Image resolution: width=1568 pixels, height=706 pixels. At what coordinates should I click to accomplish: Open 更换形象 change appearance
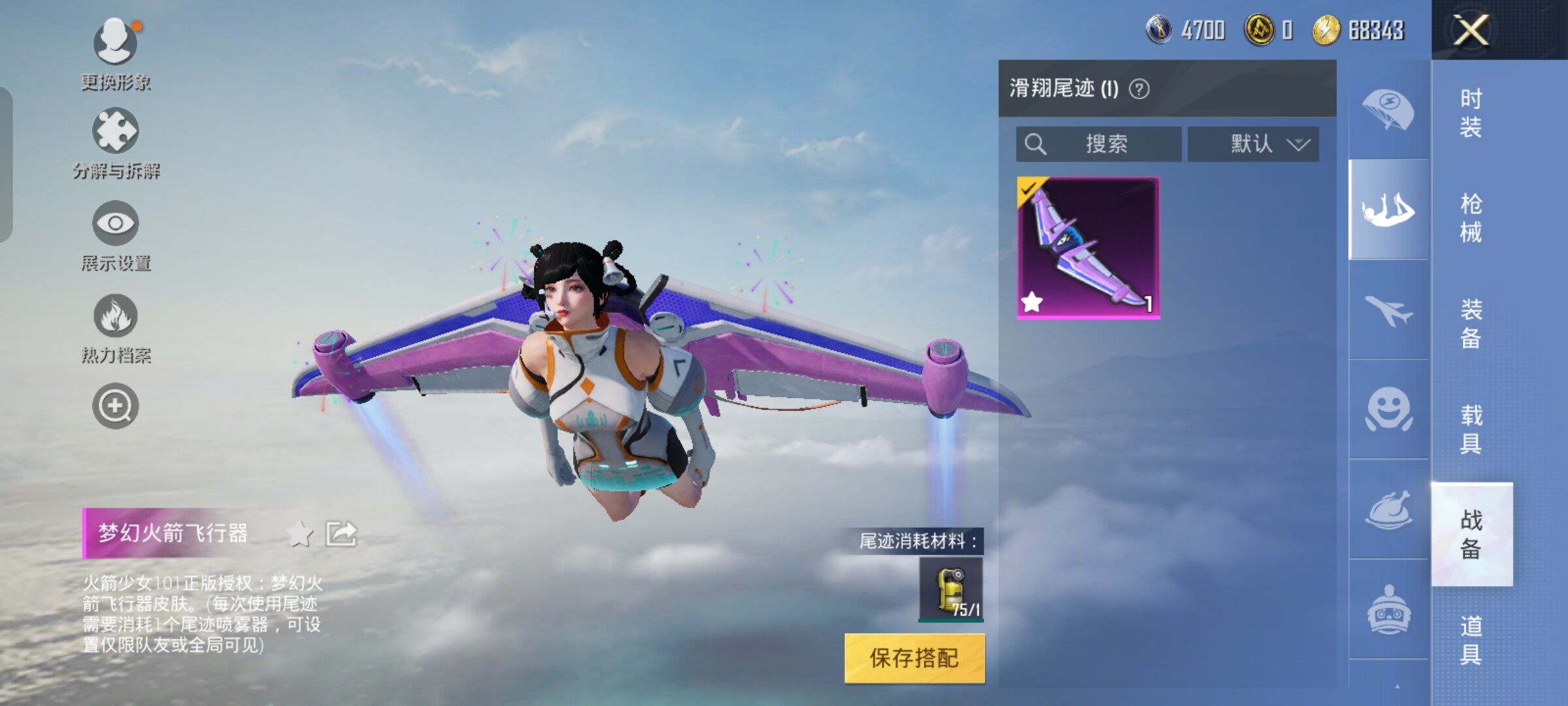(116, 54)
